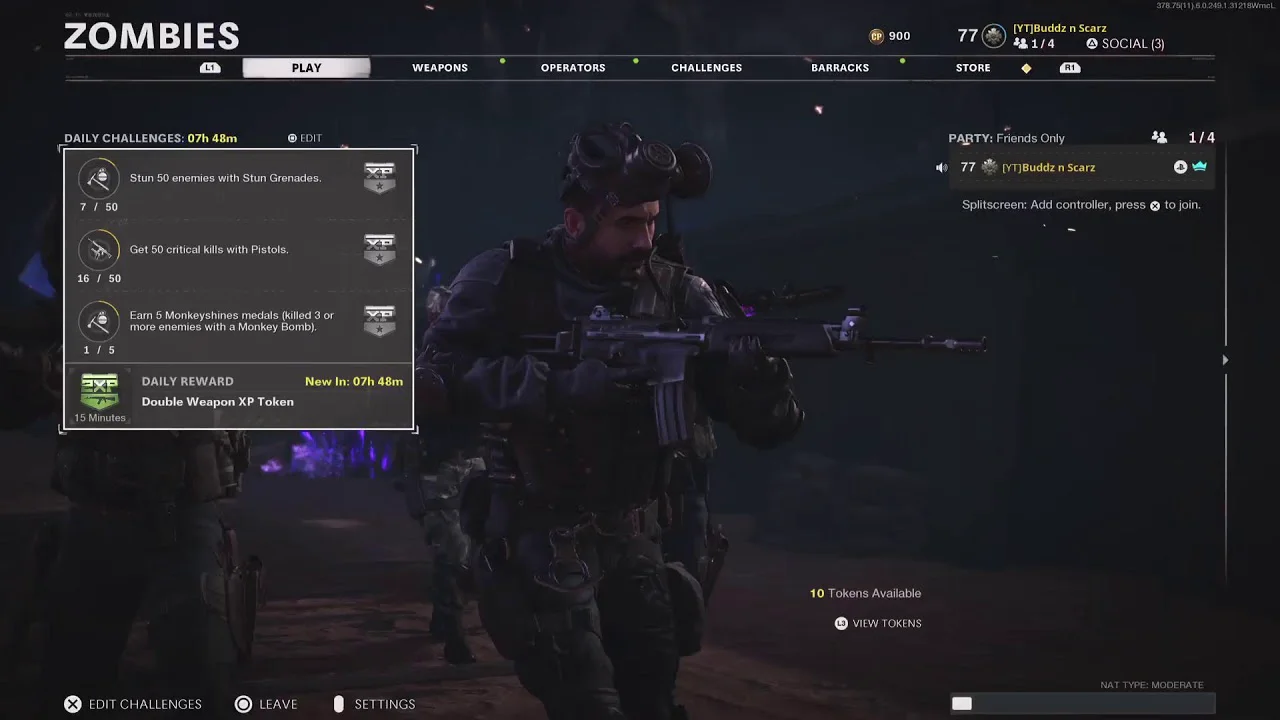Select the Challenges tab
Viewport: 1280px width, 720px height.
(706, 68)
